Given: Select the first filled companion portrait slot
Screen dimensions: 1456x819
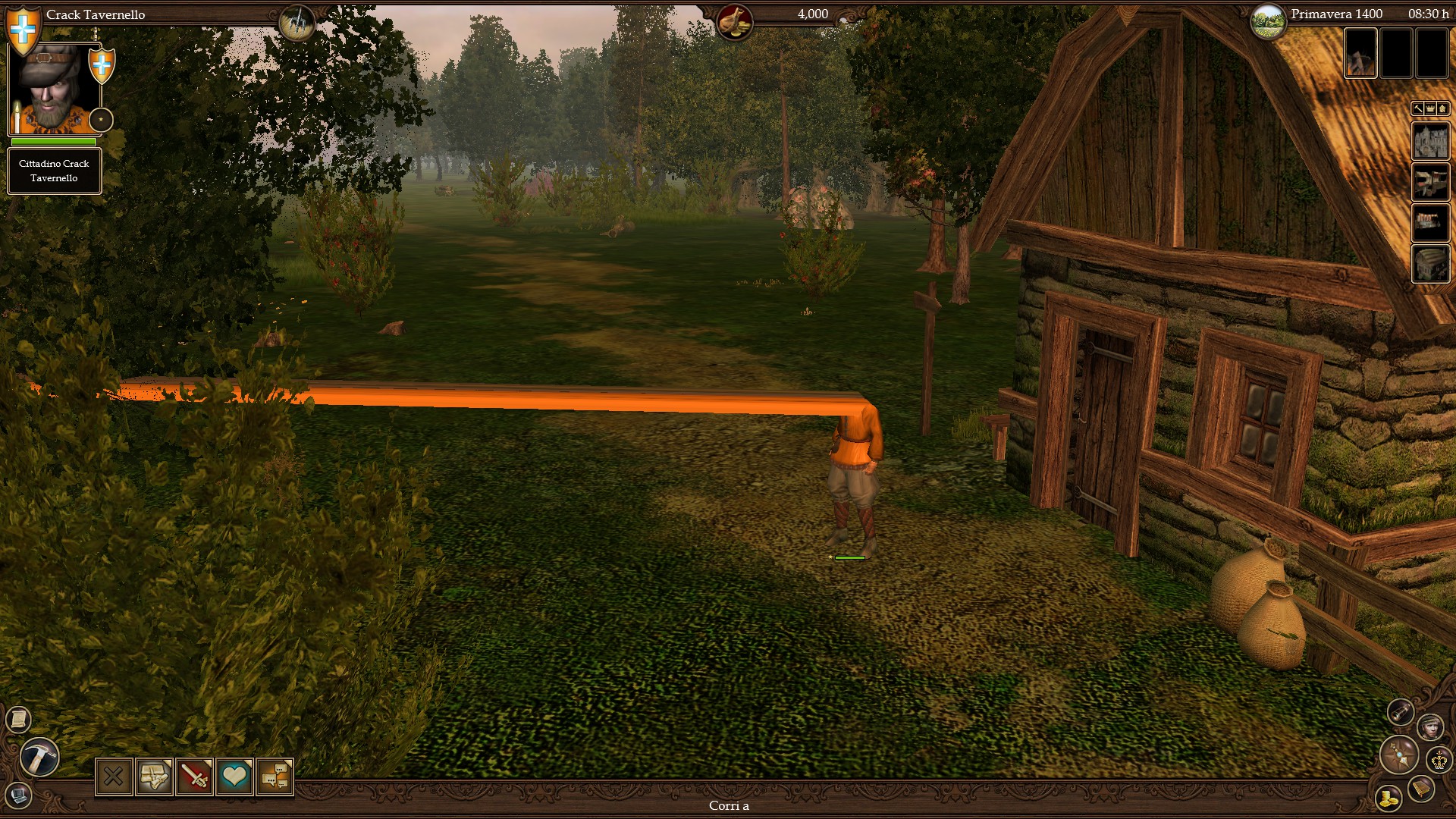Looking at the screenshot, I should click(1360, 54).
